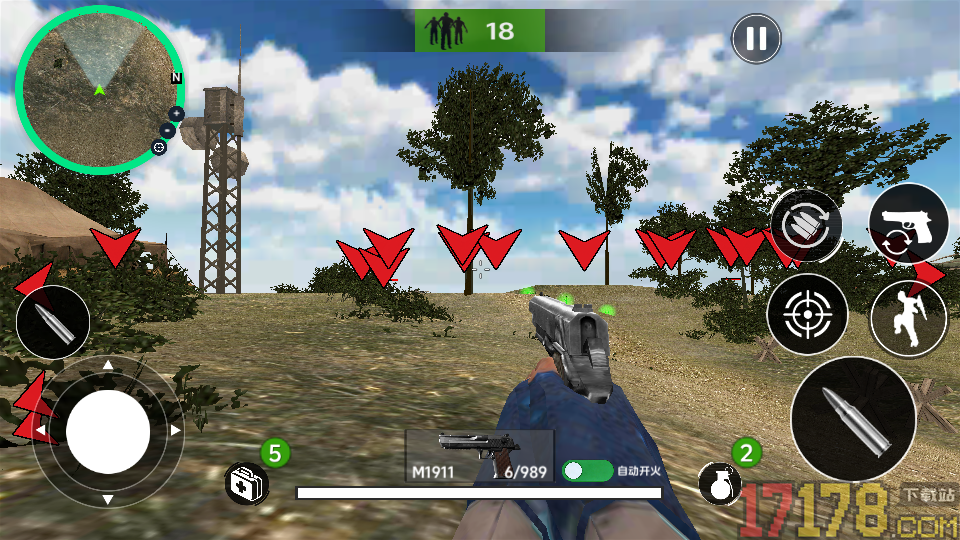
Task: Zoom out the minimap with minus button
Action: (168, 130)
